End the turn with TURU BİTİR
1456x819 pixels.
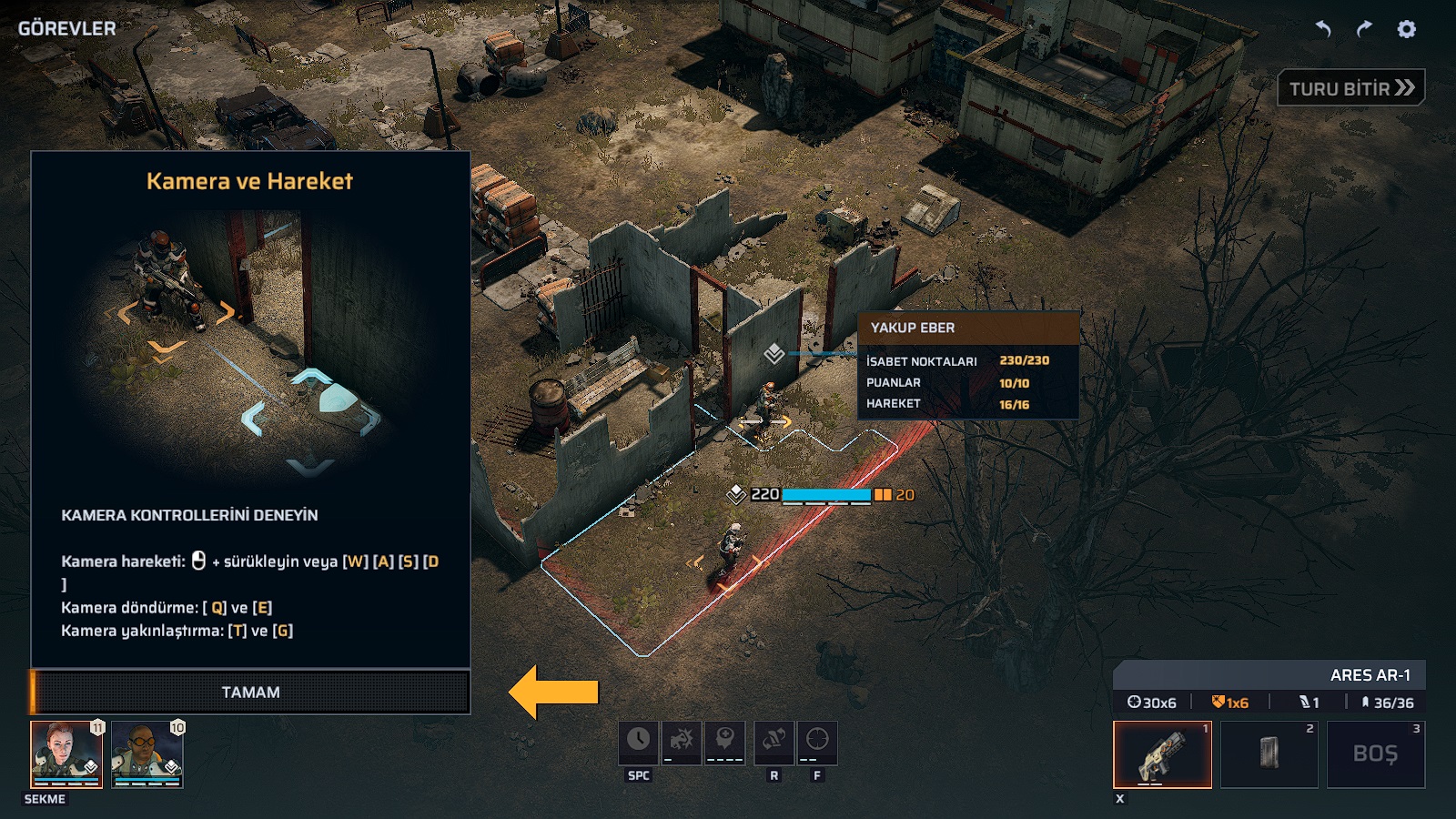[x=1351, y=88]
